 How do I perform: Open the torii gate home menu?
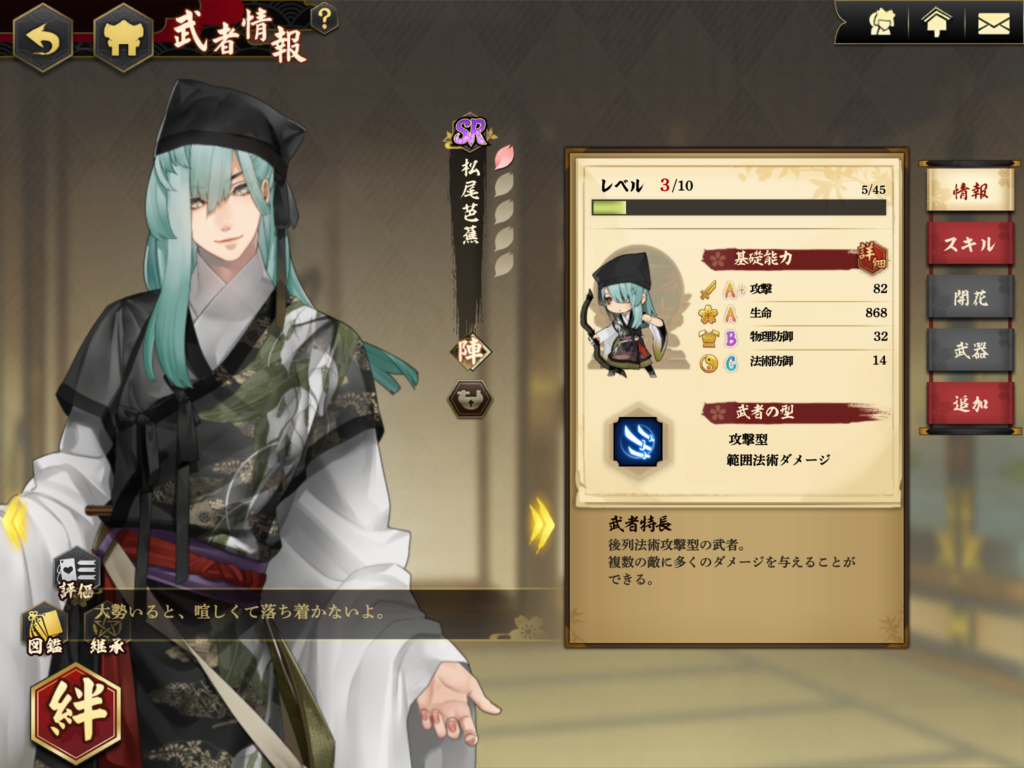(123, 37)
